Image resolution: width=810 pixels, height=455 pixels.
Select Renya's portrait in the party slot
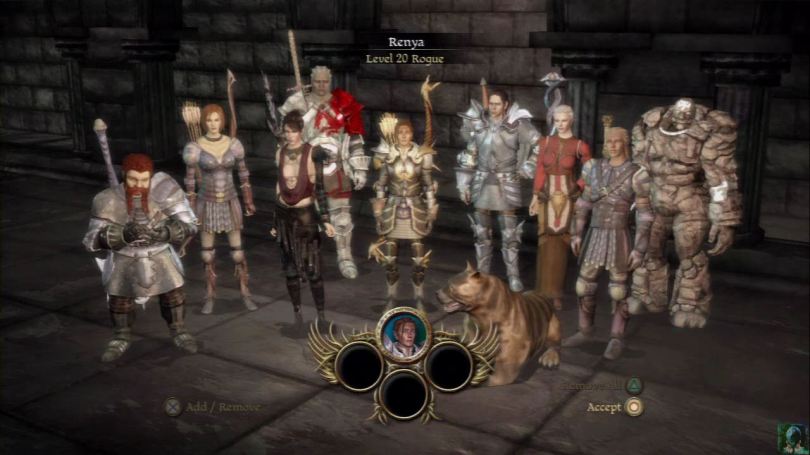point(403,333)
